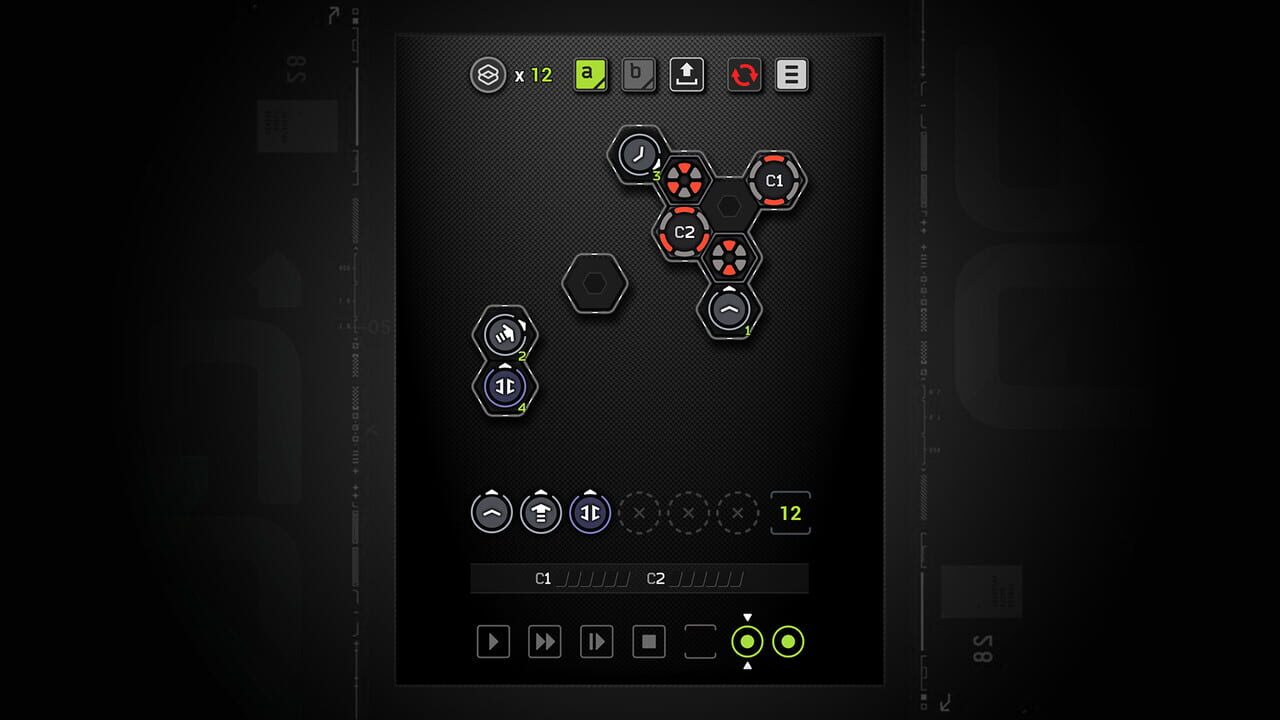Click the upload solution button
This screenshot has width=1280, height=720.
click(x=688, y=73)
